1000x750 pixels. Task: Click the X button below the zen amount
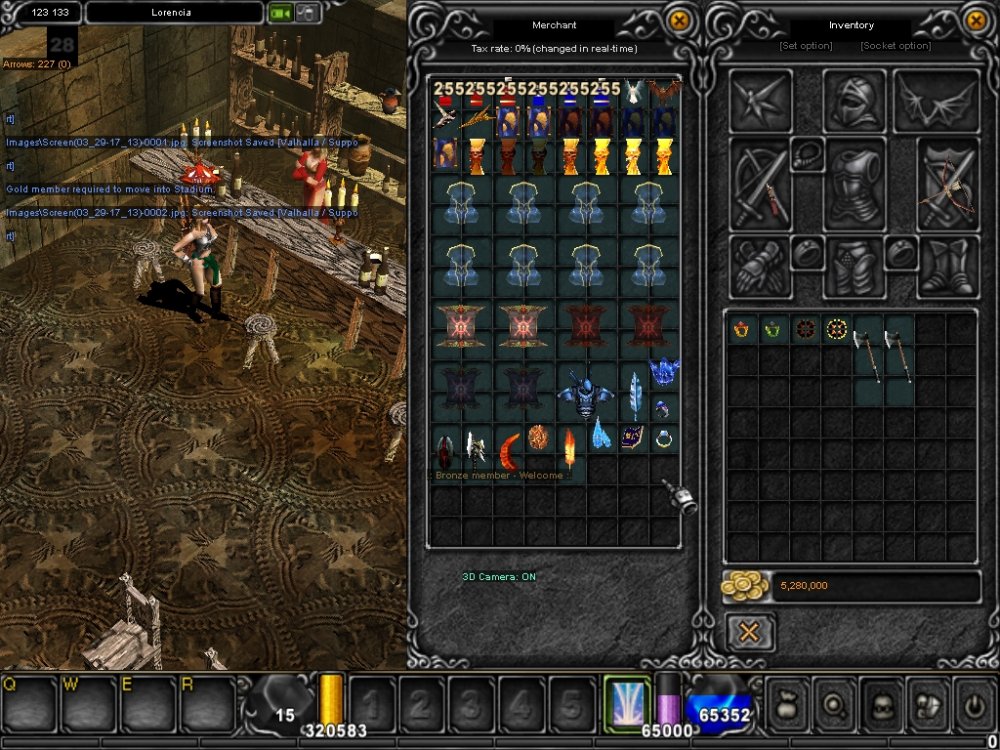[749, 633]
